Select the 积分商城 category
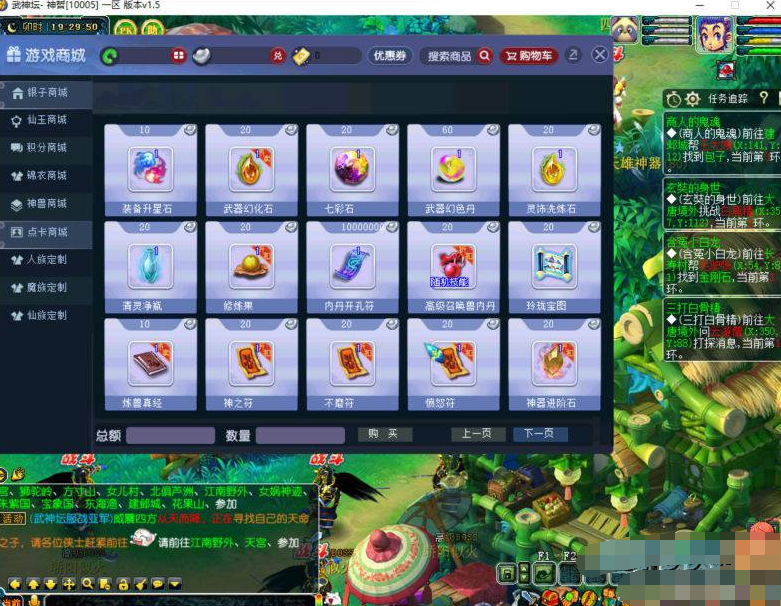781x606 pixels. pos(46,148)
